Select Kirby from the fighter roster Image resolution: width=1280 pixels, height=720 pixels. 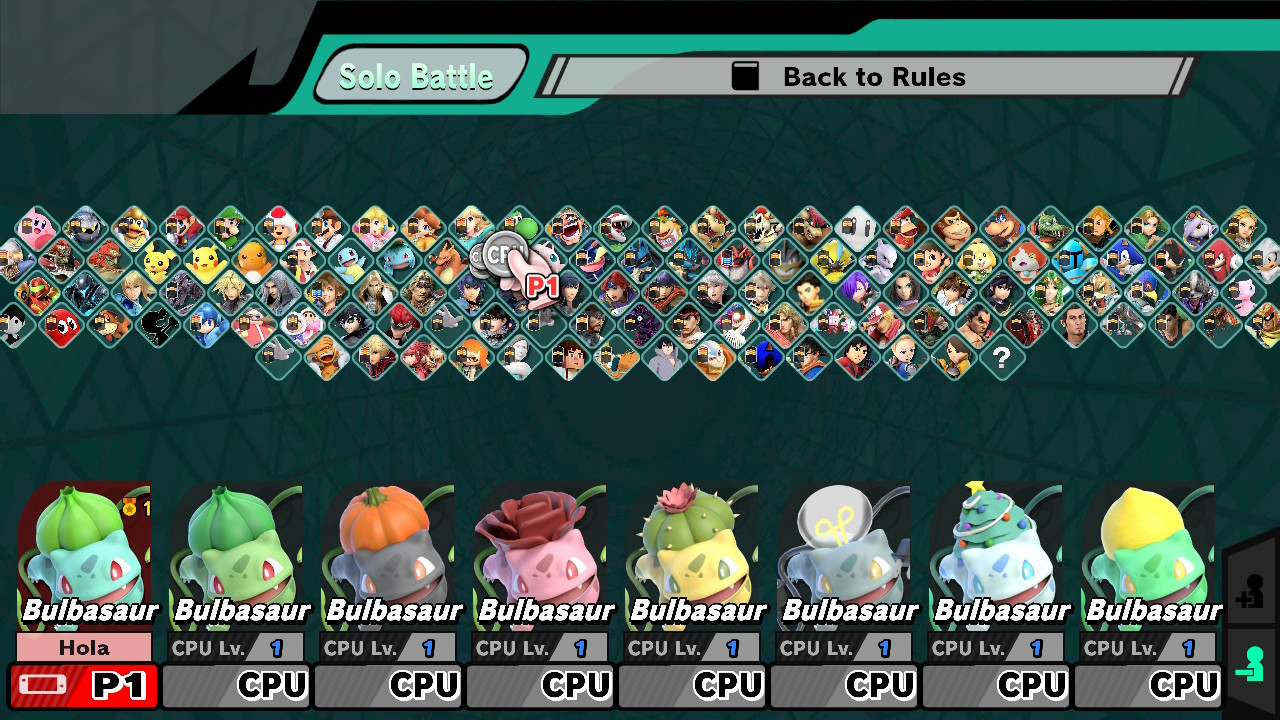[x=37, y=225]
